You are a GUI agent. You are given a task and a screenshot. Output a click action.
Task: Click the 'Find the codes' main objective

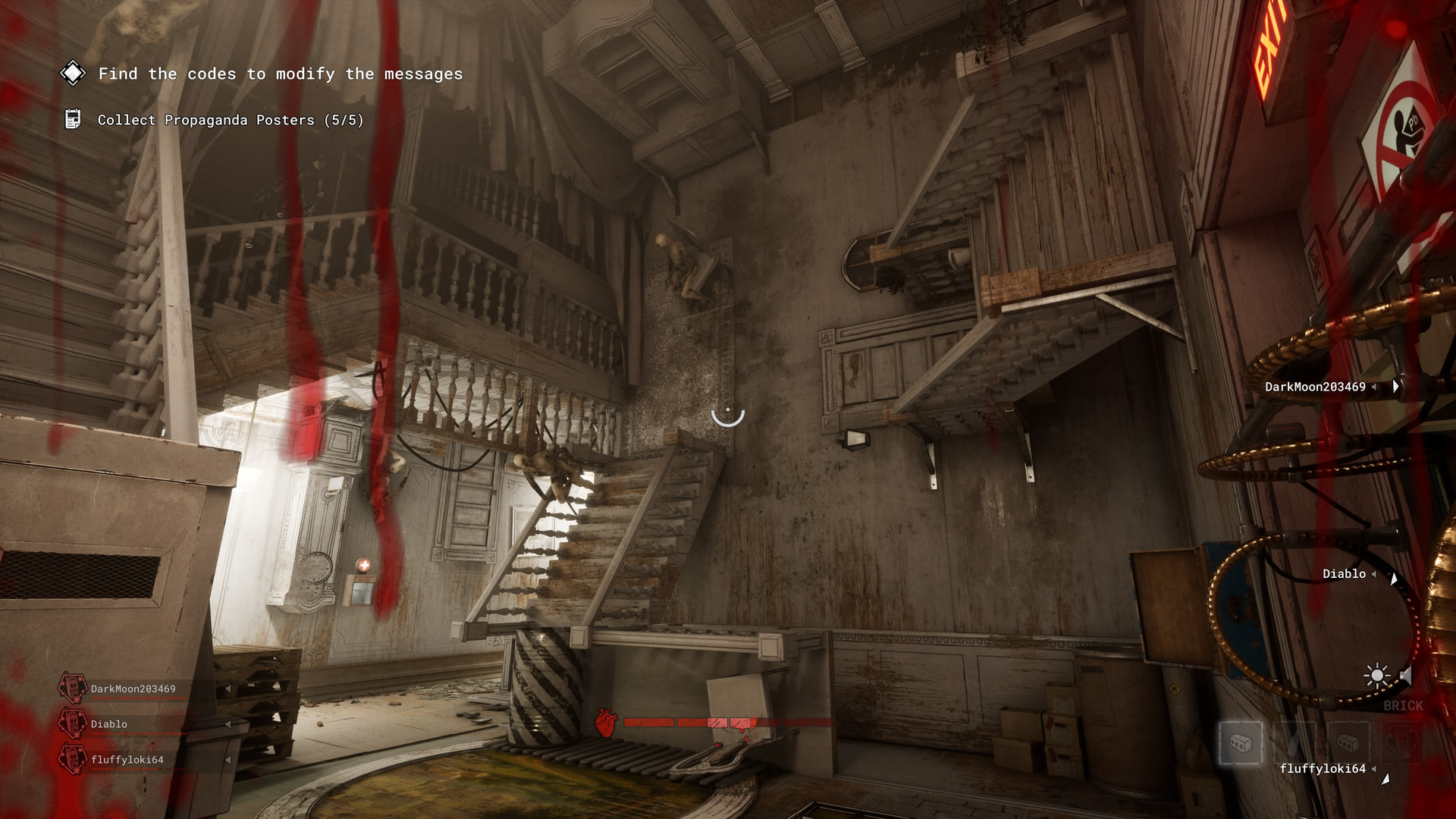coord(280,74)
